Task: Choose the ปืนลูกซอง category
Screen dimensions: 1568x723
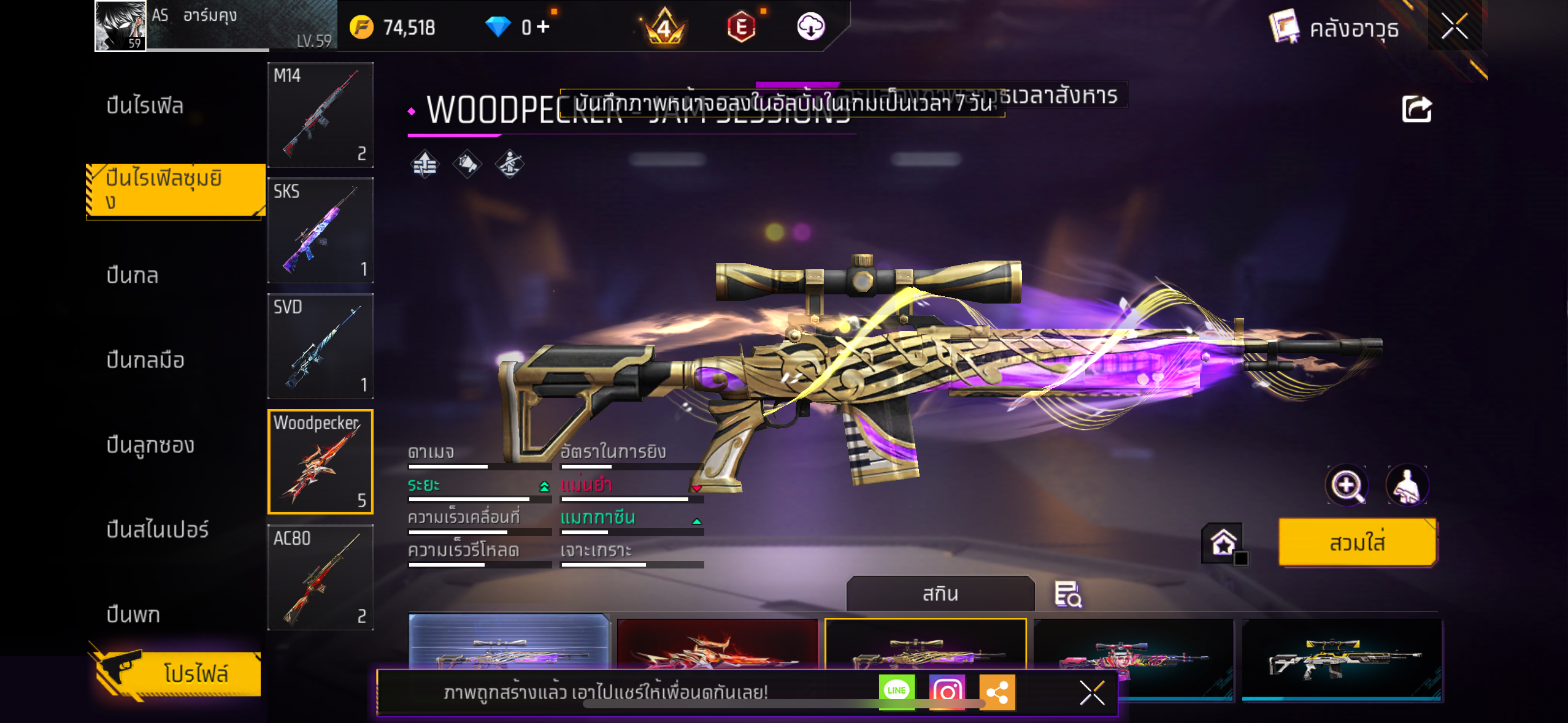Action: click(150, 445)
